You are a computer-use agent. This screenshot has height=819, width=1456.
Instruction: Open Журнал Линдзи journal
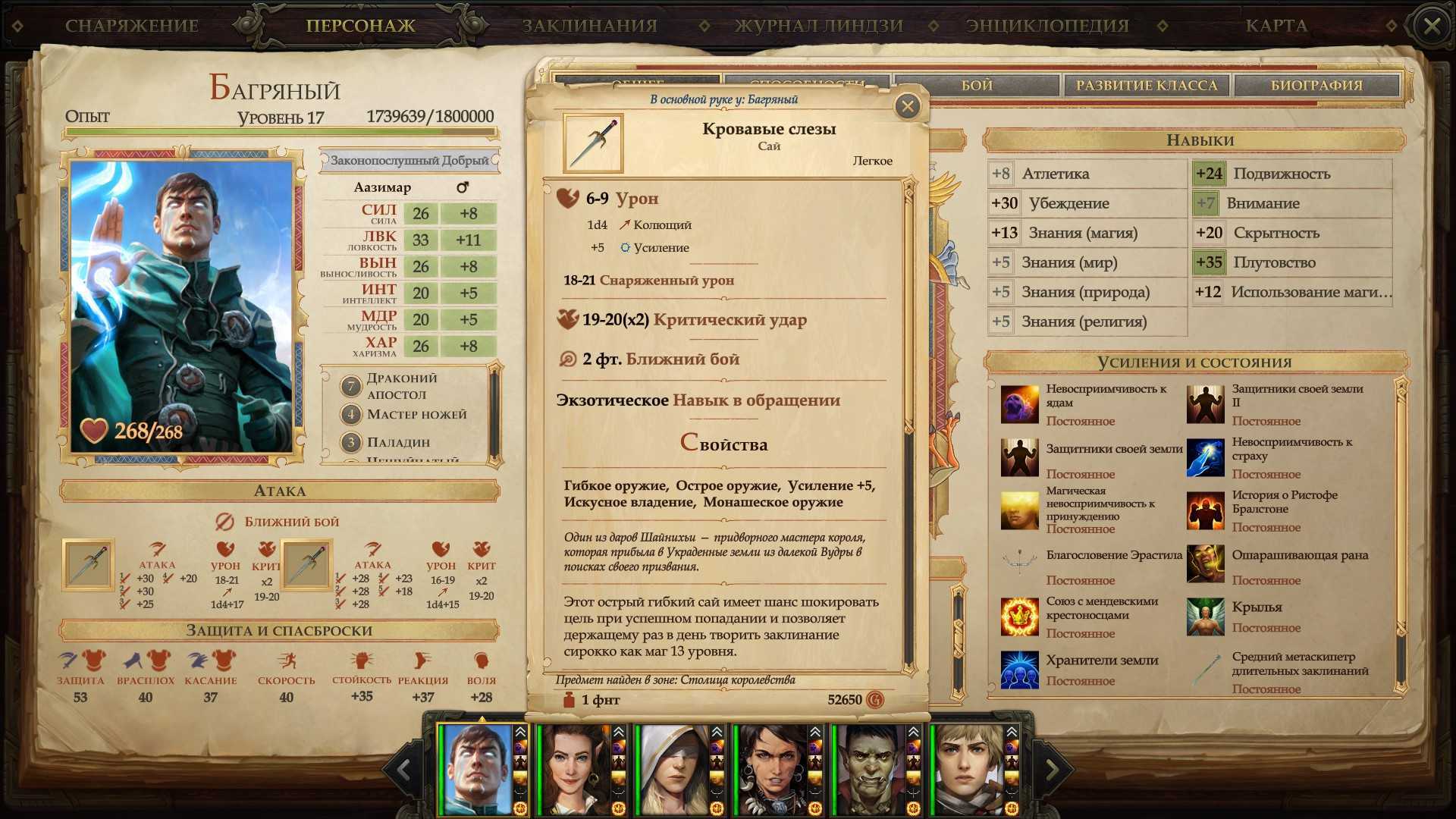[819, 26]
